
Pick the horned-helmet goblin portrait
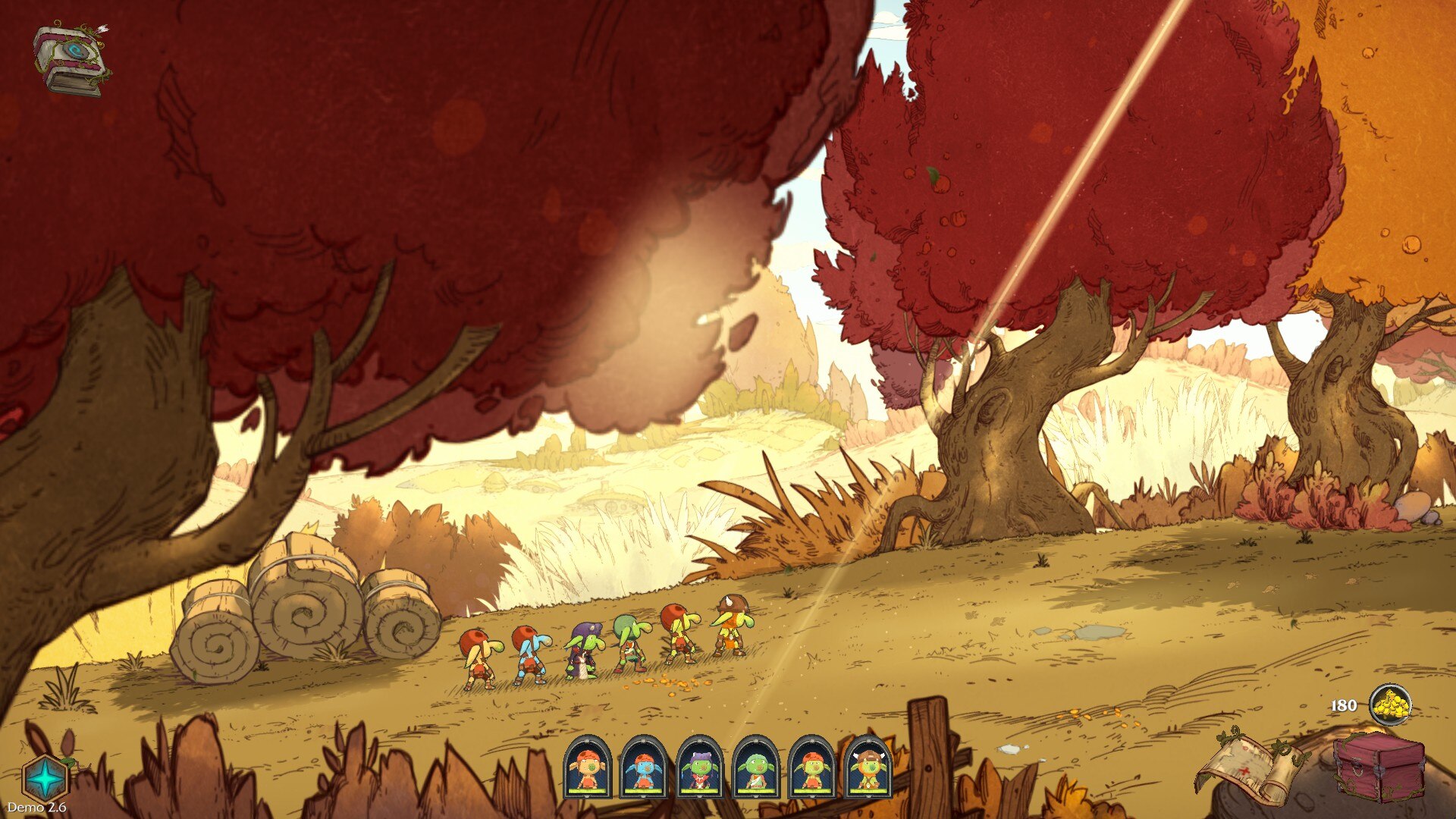click(x=868, y=768)
